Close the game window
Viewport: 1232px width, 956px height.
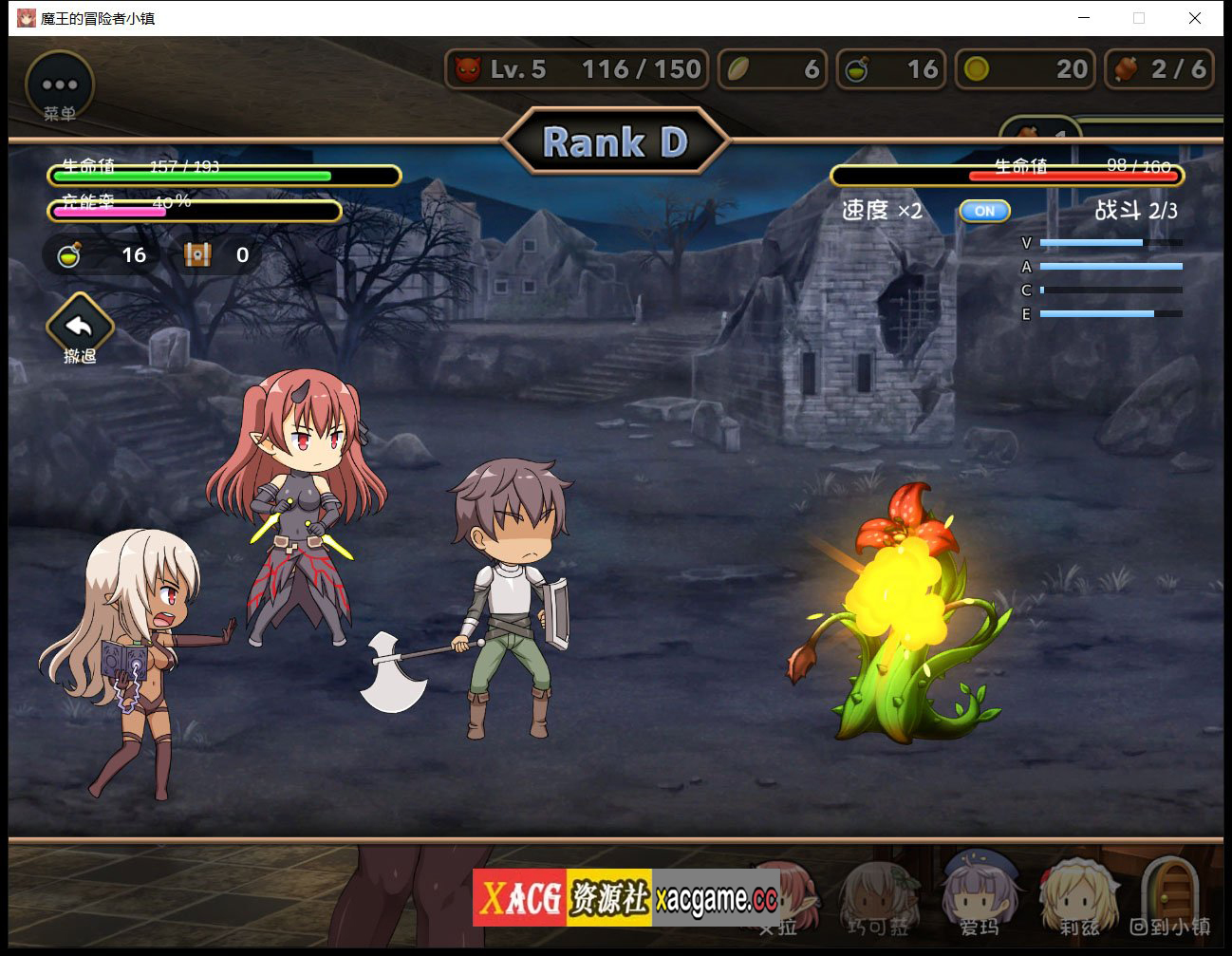1195,18
